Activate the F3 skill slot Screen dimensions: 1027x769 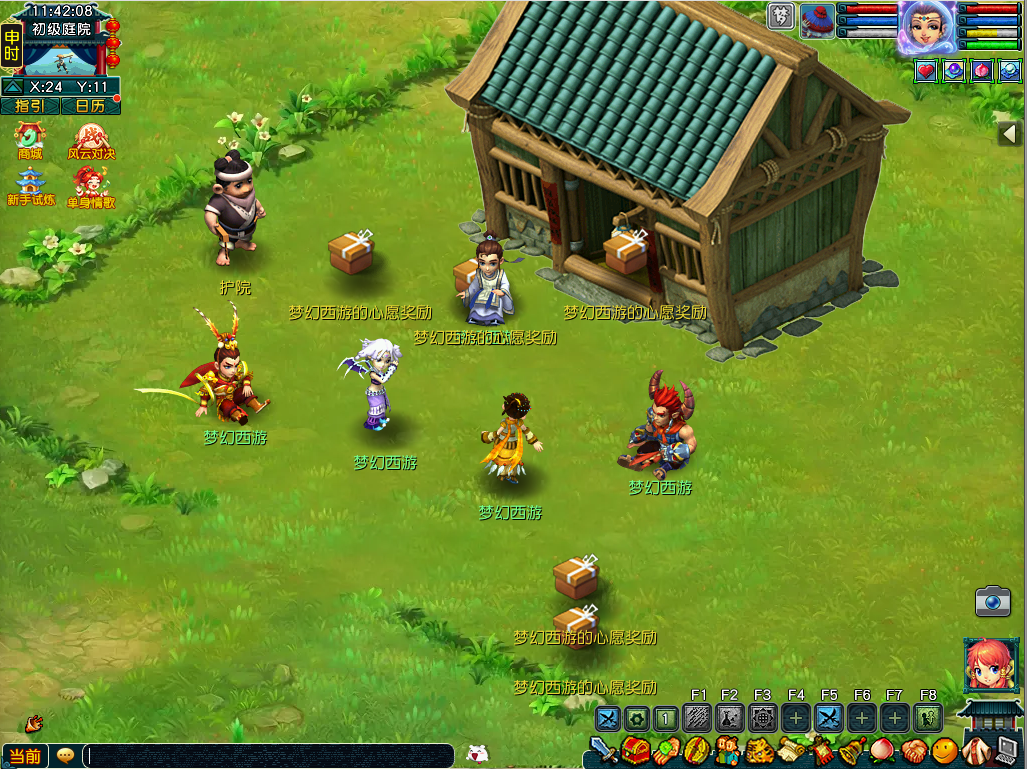763,717
